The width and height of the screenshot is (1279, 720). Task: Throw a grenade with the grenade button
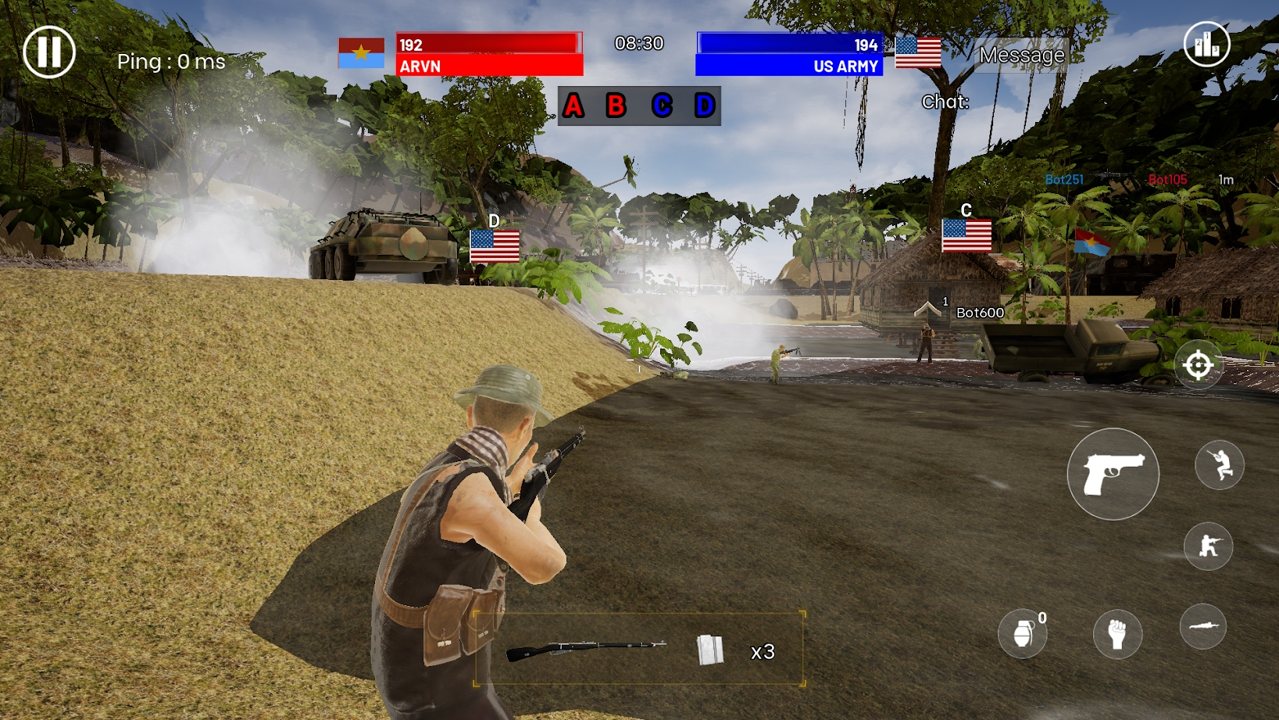click(1022, 634)
